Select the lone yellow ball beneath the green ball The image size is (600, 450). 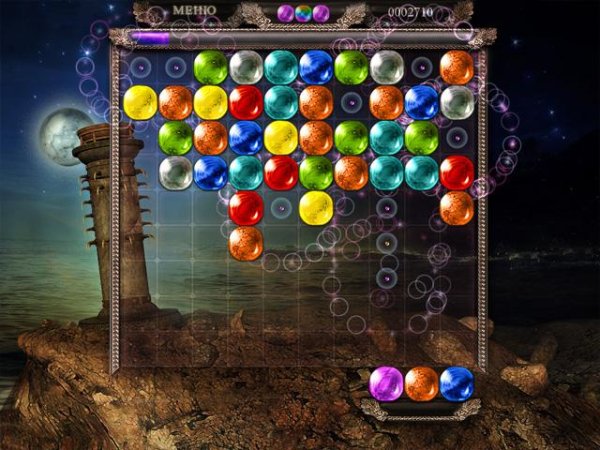coord(316,208)
